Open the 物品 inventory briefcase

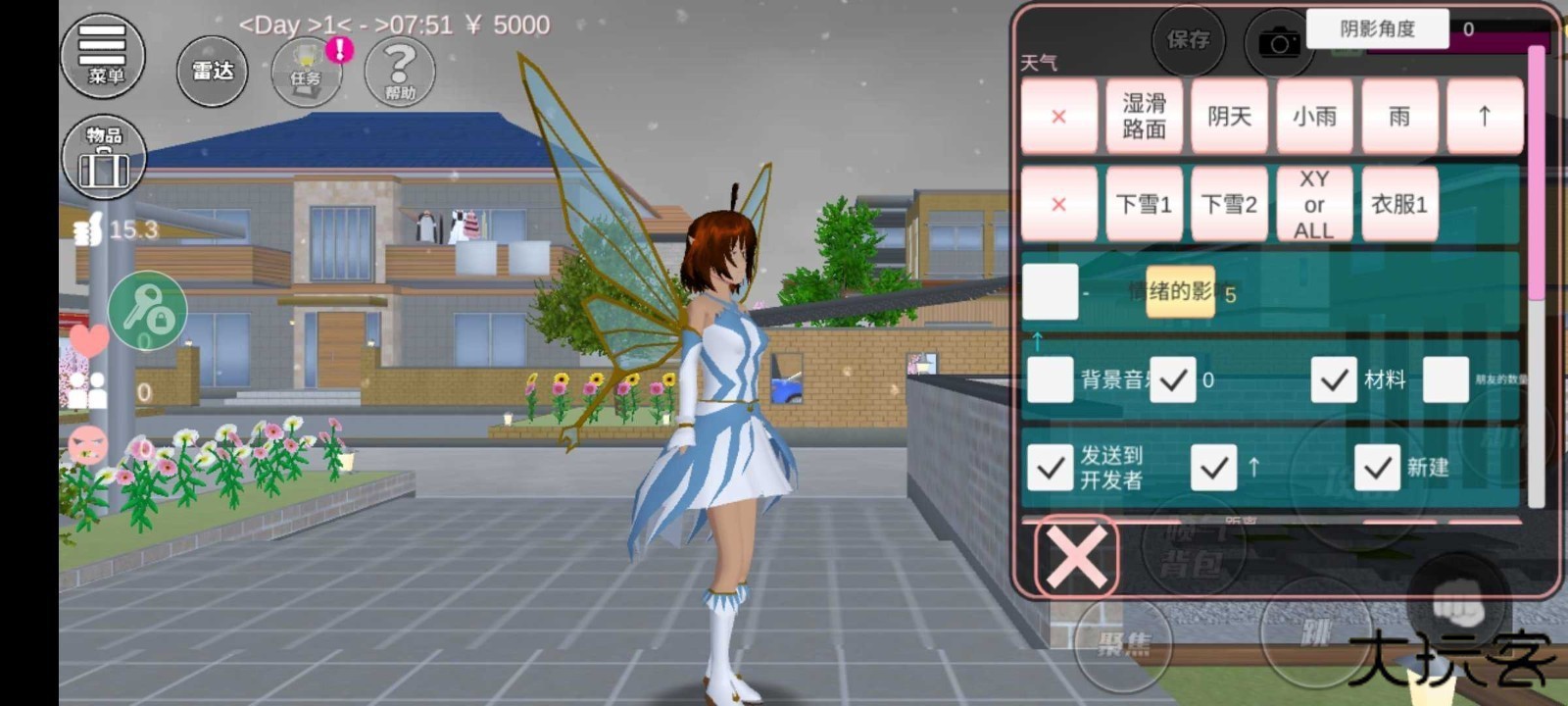[x=104, y=157]
